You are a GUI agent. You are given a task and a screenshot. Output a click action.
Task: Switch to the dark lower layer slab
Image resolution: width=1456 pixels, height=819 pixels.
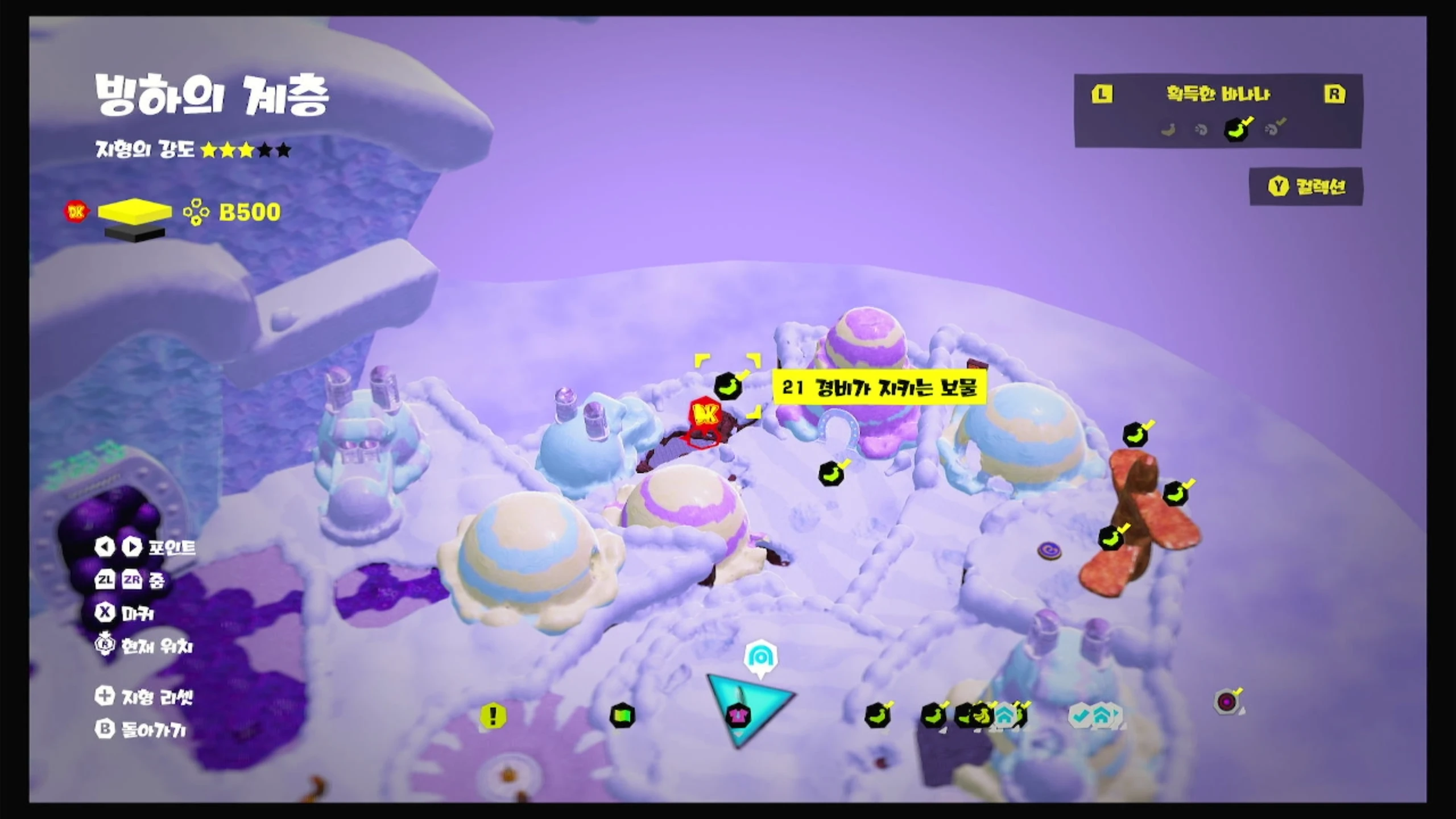click(135, 232)
